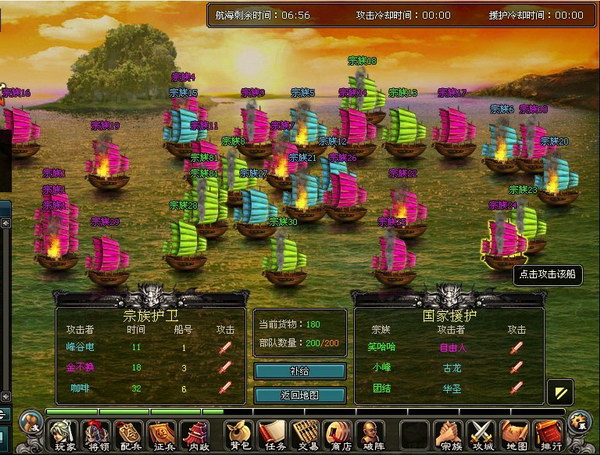Image resolution: width=600 pixels, height=455 pixels.
Task: Open the 配兵 (Assign troops) menu
Action: [129, 434]
